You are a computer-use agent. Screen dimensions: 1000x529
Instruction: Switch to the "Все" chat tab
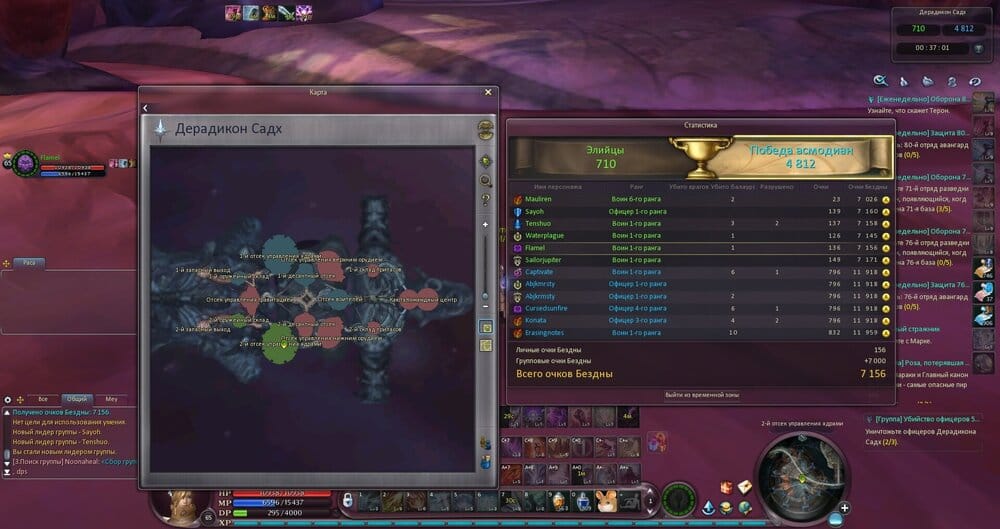[42, 398]
